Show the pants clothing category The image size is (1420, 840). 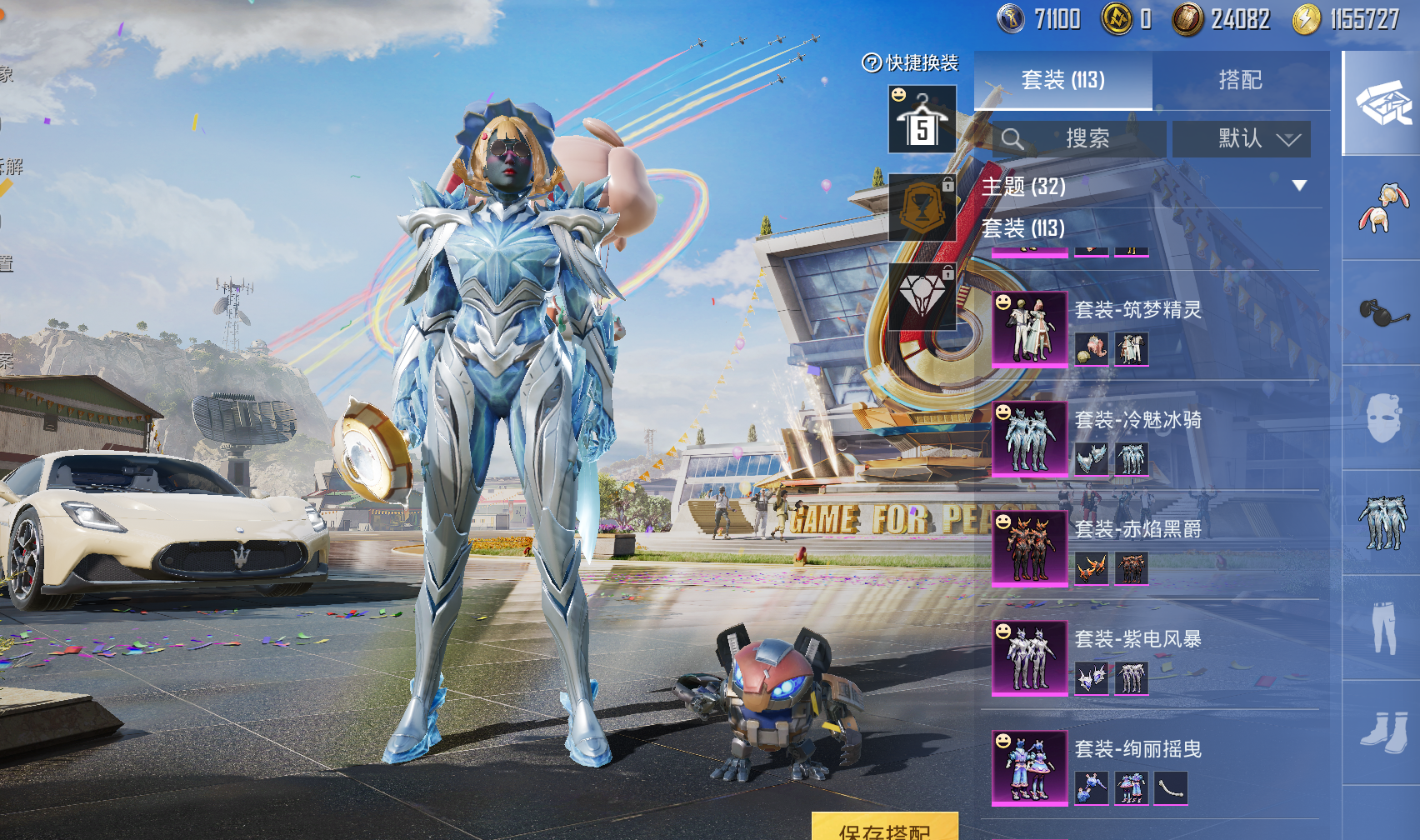coord(1382,627)
